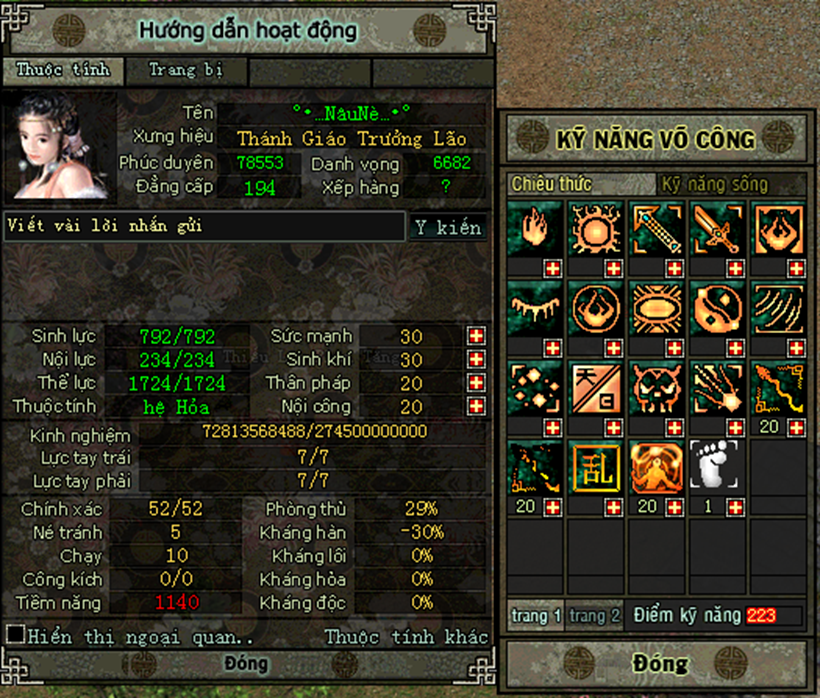Close the character attributes panel with Đóng

245,664
